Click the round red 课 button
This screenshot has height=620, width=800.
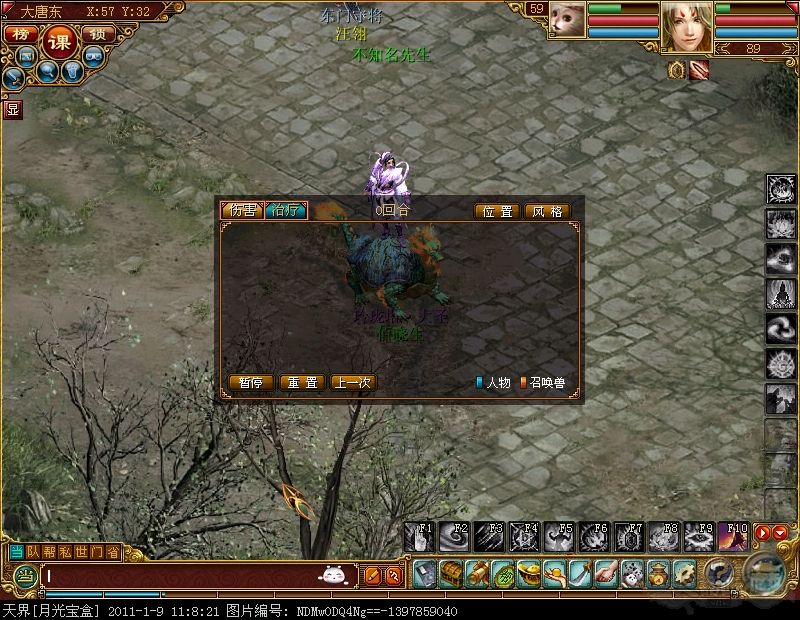(x=59, y=40)
